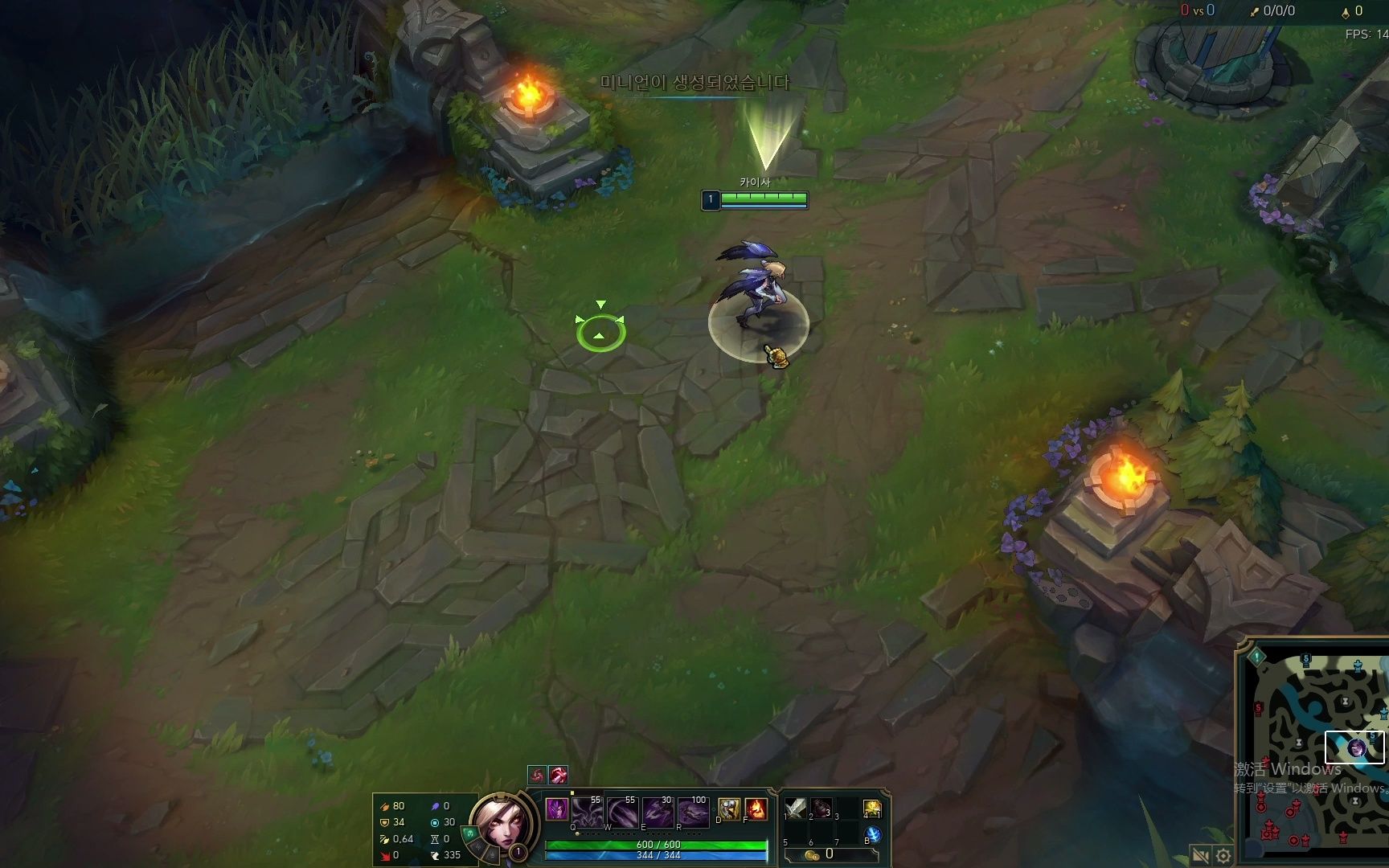Viewport: 1389px width, 868px height.
Task: Open the settings gear beside the minimap
Action: point(1223,855)
